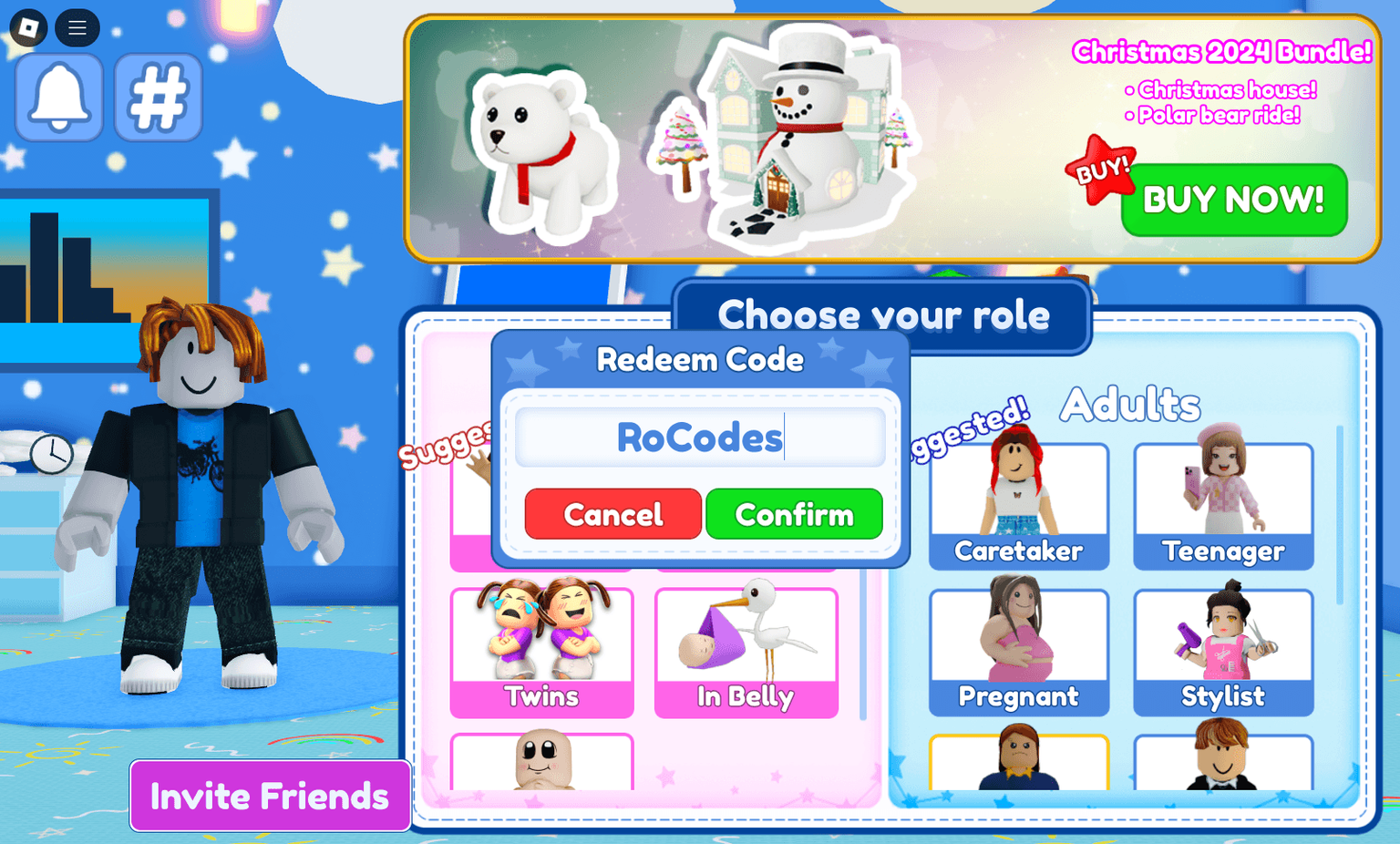Open the Roblox menu icon

click(26, 27)
